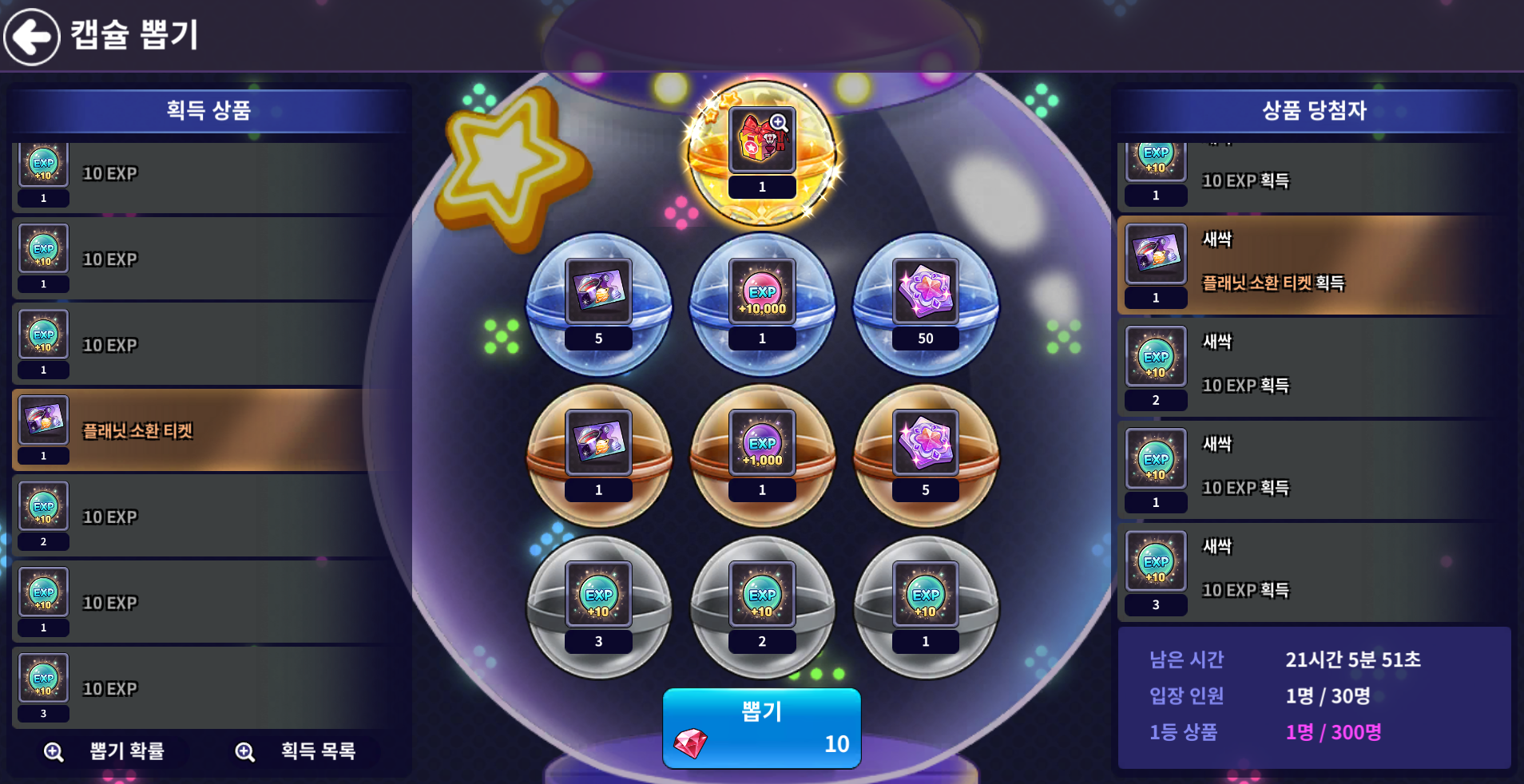Open 새싹's 플래닛 소환 티켓 winner entry
This screenshot has height=784, width=1524.
click(1313, 264)
